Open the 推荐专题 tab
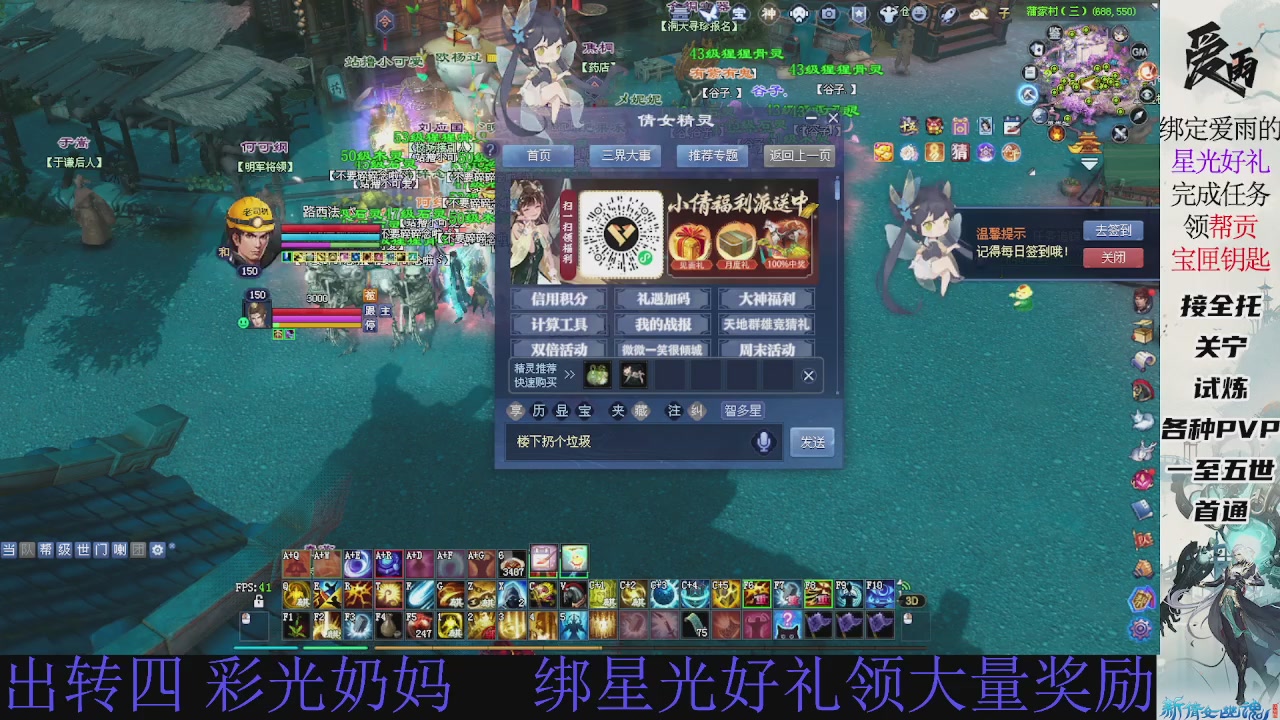 712,155
